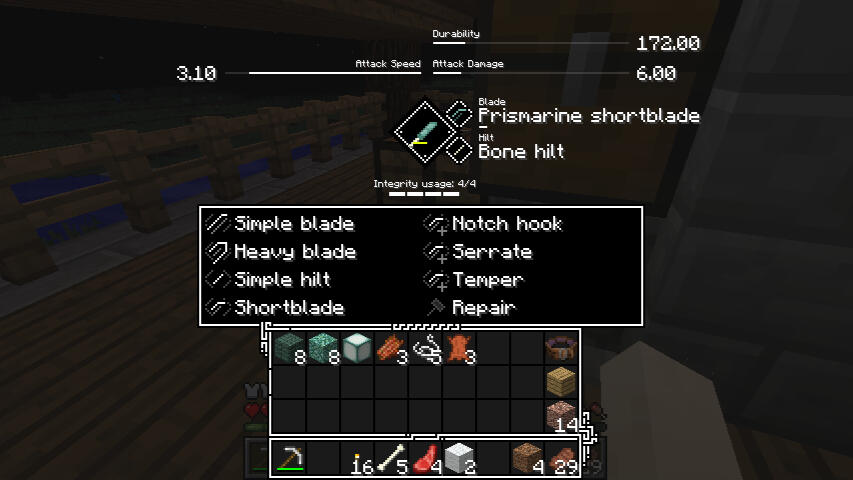Image resolution: width=853 pixels, height=480 pixels.
Task: Pick up the bones in the hotbar
Action: (x=392, y=457)
